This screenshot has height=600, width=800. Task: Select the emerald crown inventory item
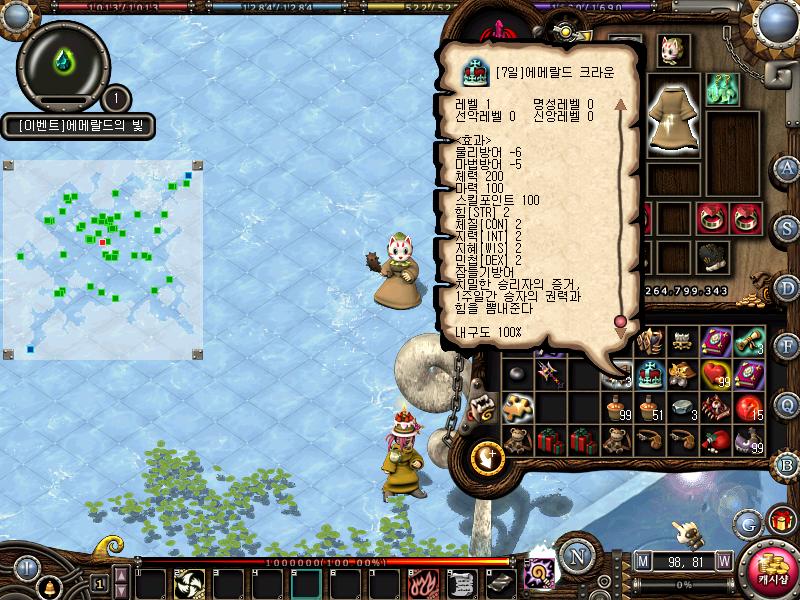652,374
